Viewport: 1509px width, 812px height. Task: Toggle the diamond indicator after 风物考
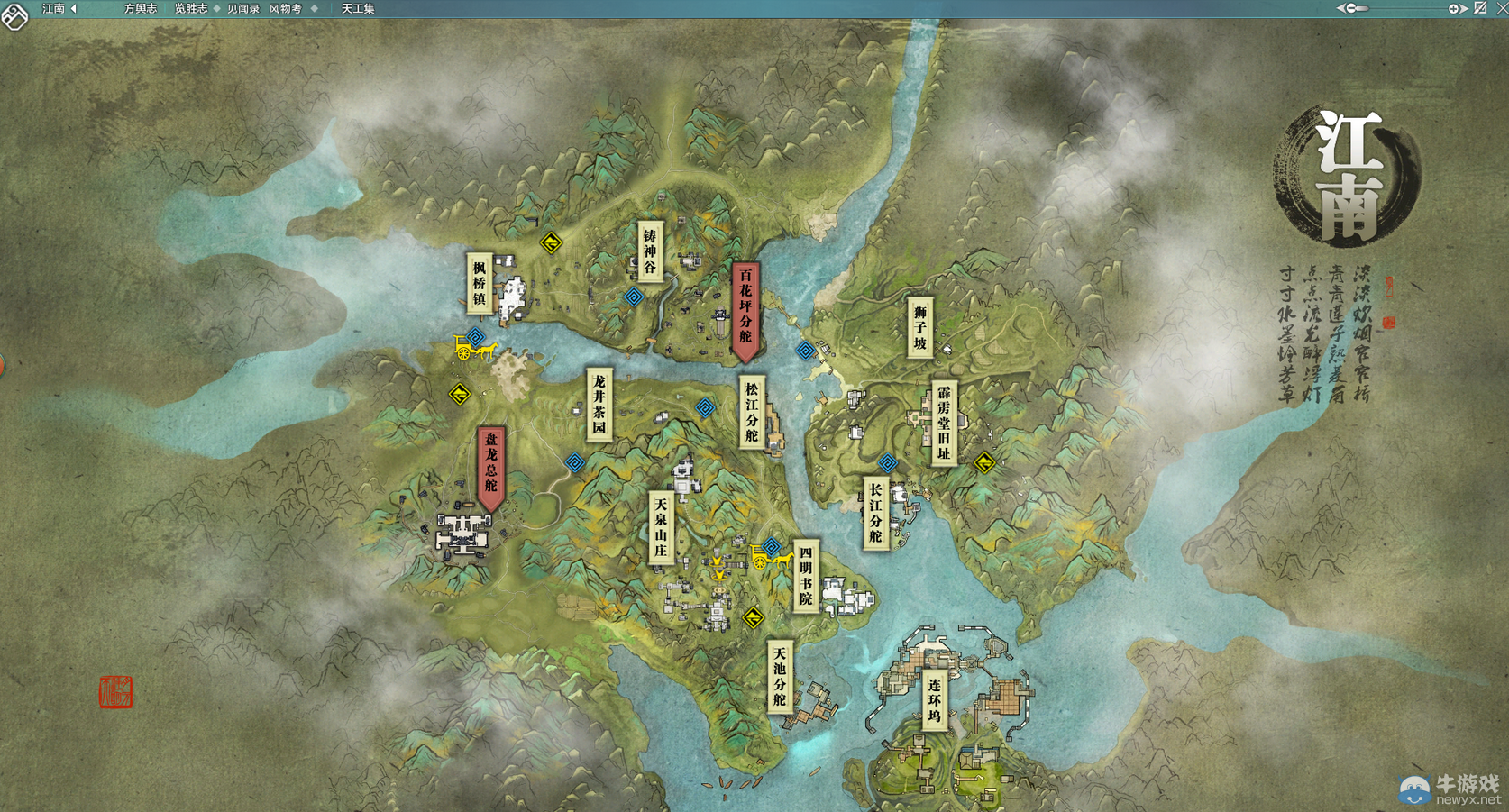click(313, 8)
